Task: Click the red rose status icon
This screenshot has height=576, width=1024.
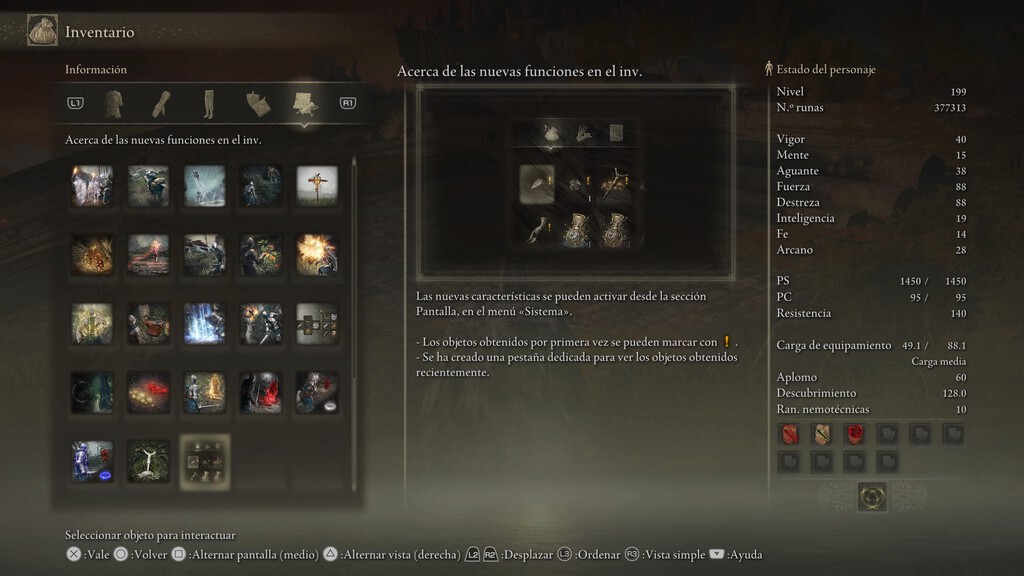Action: [x=855, y=434]
